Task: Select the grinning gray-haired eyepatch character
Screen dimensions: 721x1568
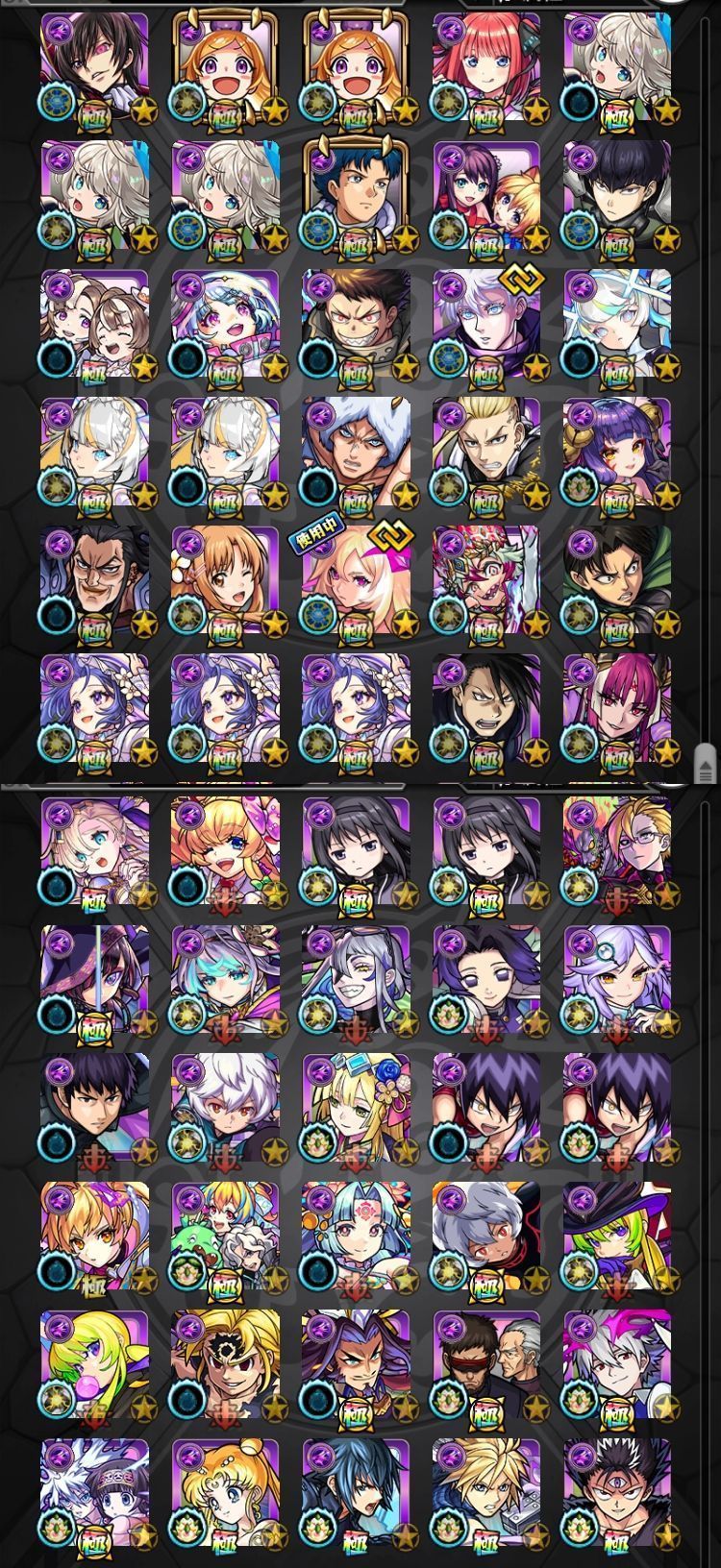Action: [x=356, y=979]
